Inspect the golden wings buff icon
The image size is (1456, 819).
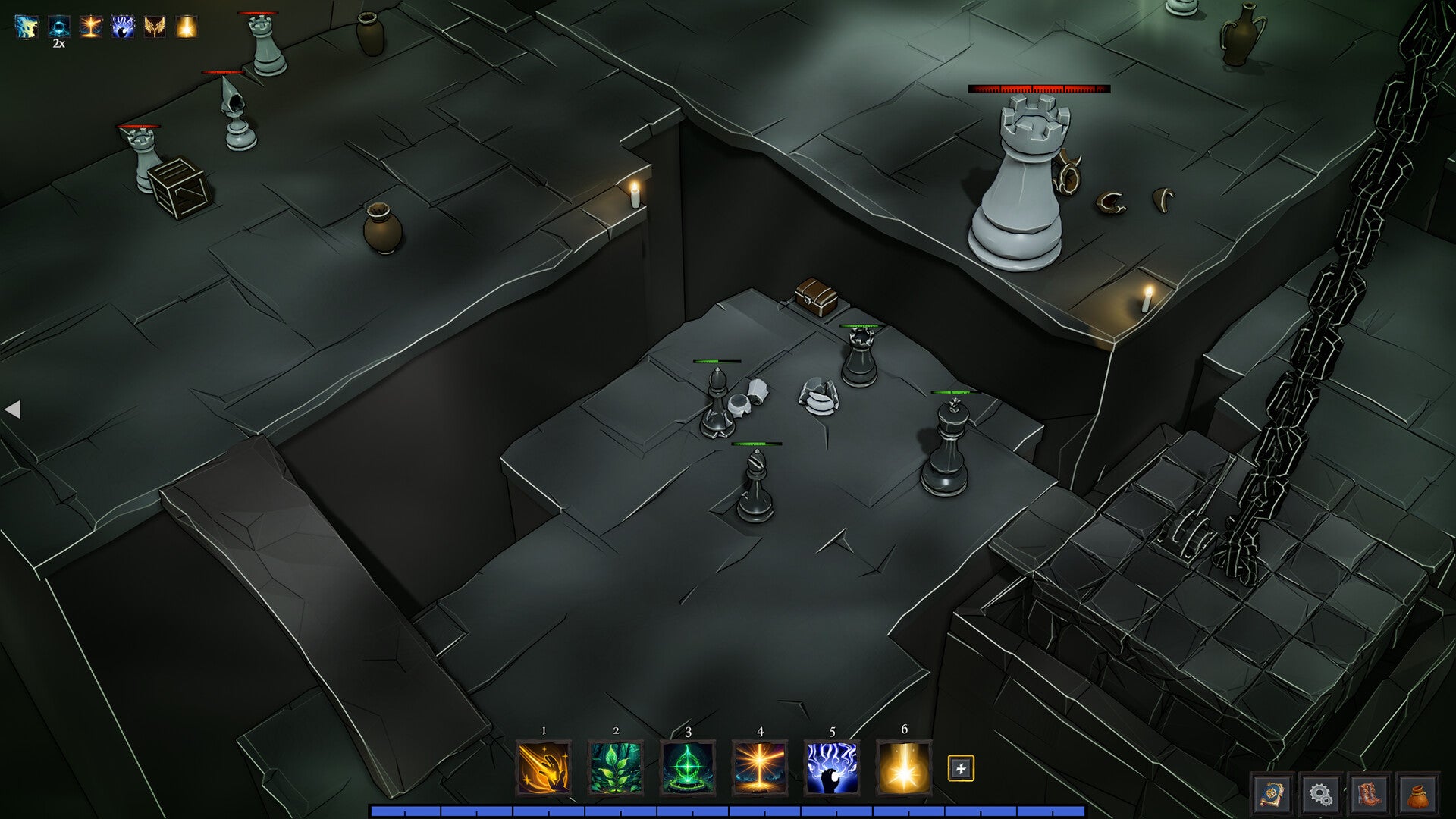(155, 27)
